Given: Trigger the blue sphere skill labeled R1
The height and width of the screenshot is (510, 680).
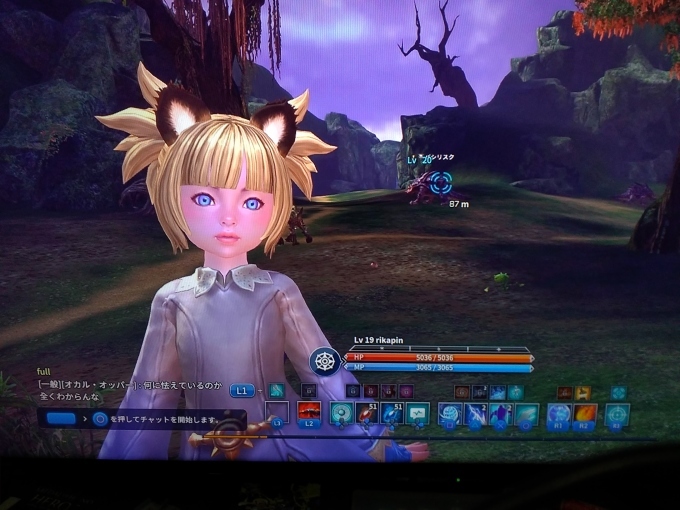Looking at the screenshot, I should [x=558, y=413].
